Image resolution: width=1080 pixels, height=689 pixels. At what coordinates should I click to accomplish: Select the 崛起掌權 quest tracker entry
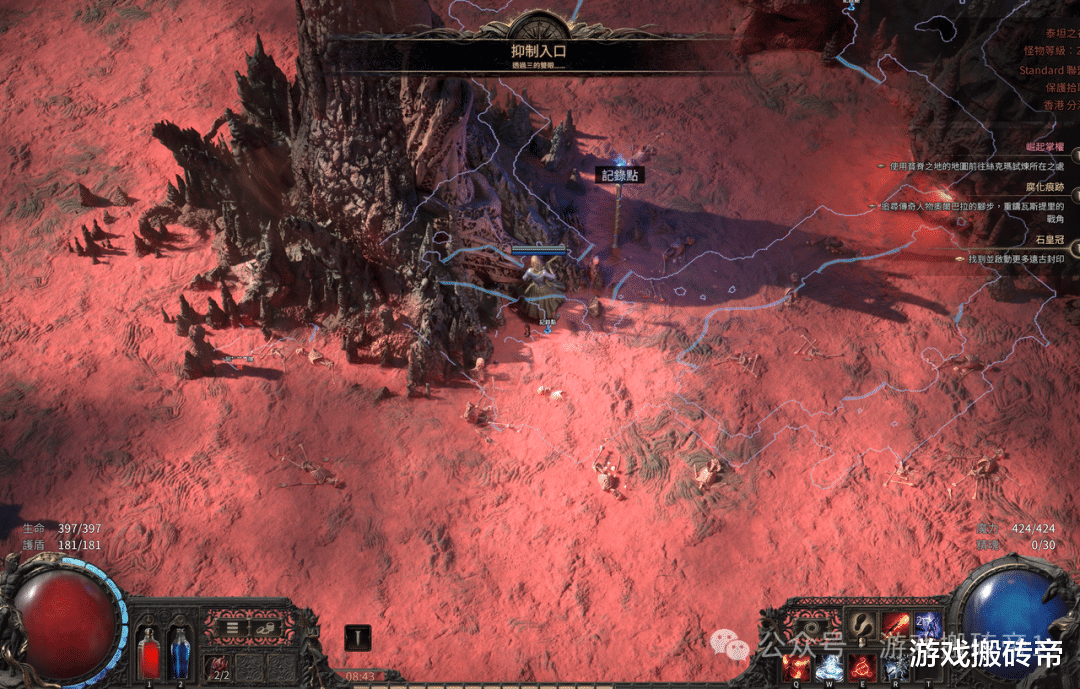(1040, 147)
